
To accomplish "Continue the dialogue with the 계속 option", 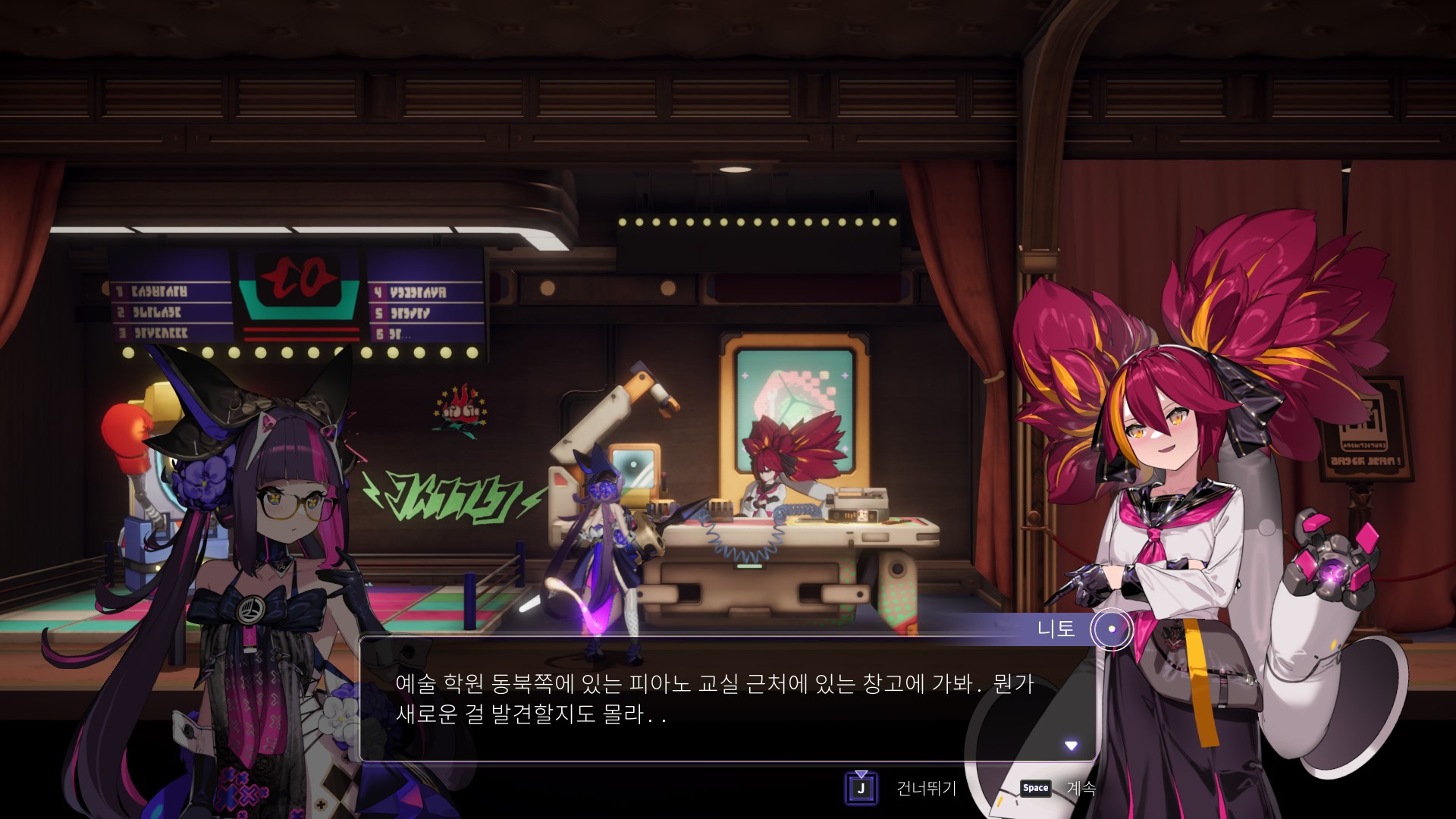I will [x=1081, y=788].
